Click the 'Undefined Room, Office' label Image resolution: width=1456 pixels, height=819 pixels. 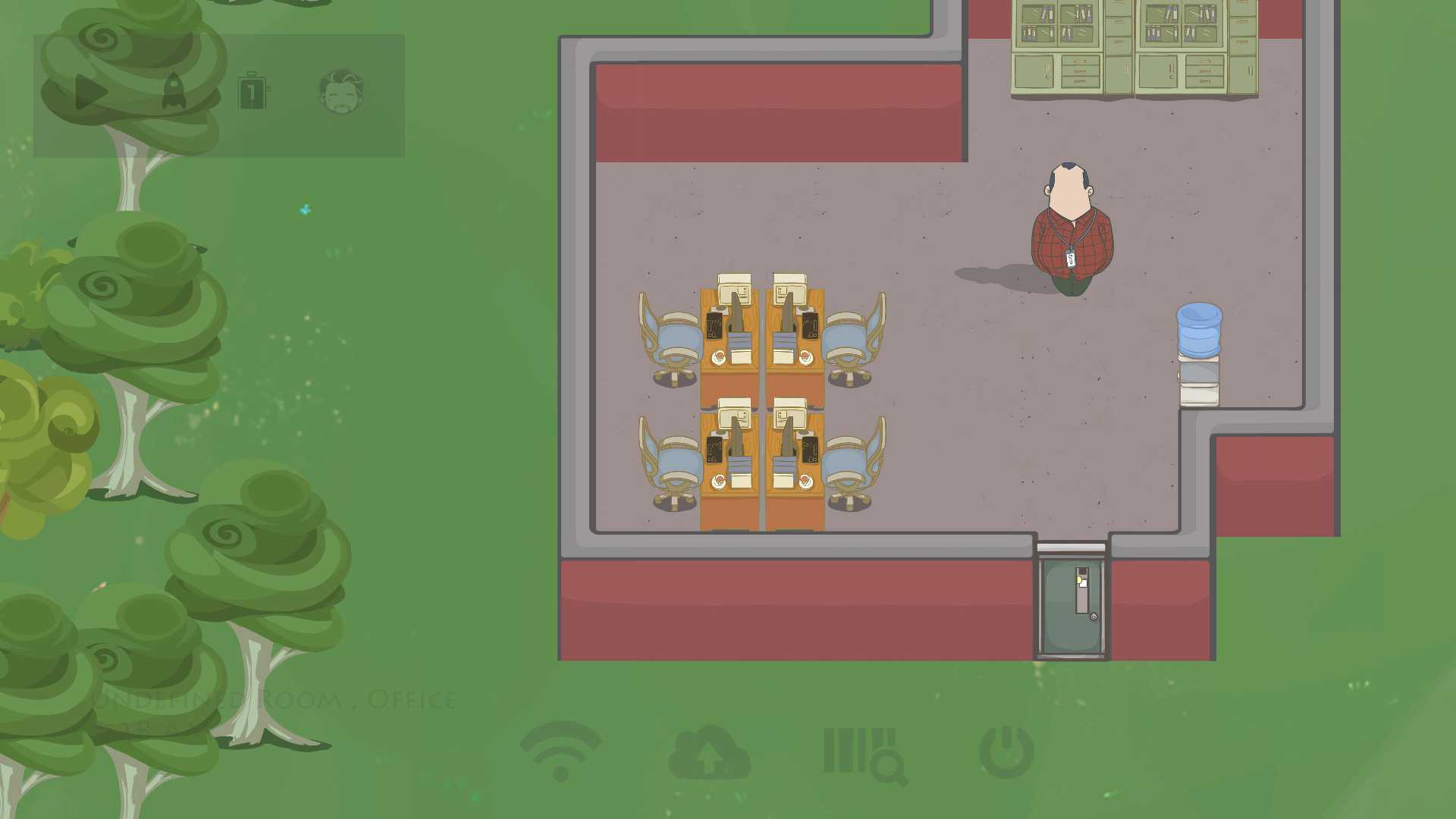coord(273,699)
